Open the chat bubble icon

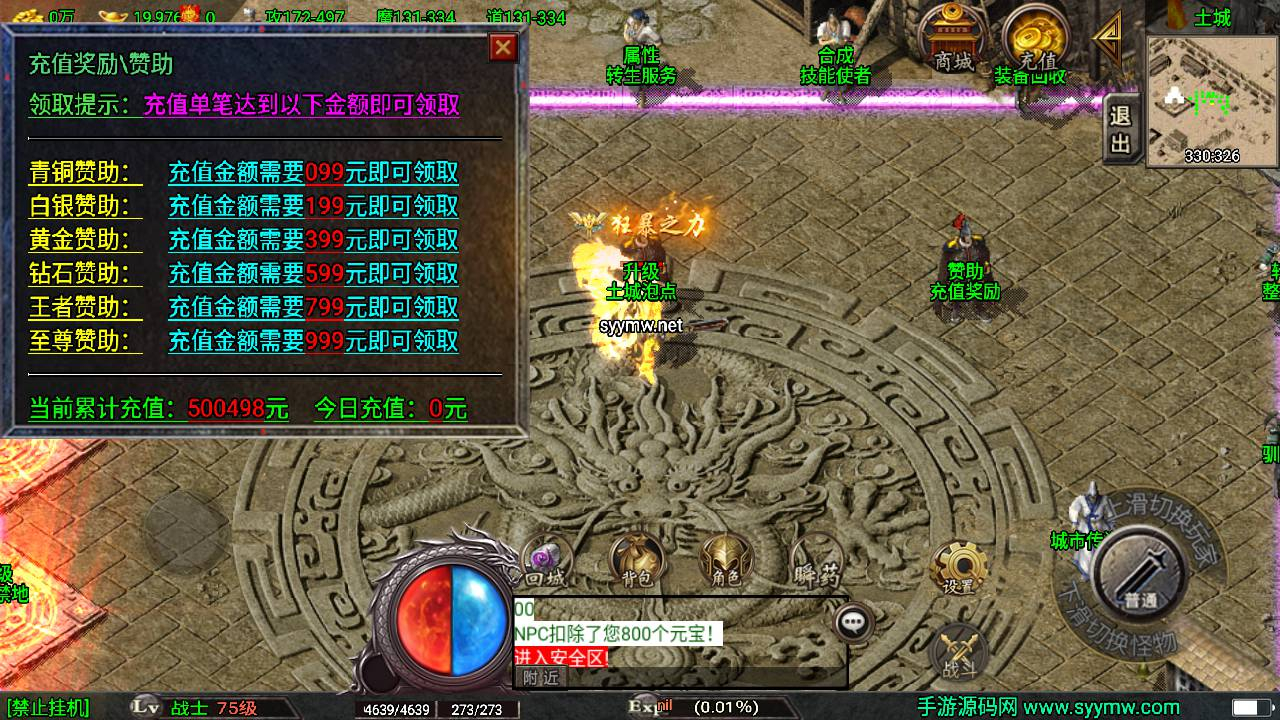852,622
